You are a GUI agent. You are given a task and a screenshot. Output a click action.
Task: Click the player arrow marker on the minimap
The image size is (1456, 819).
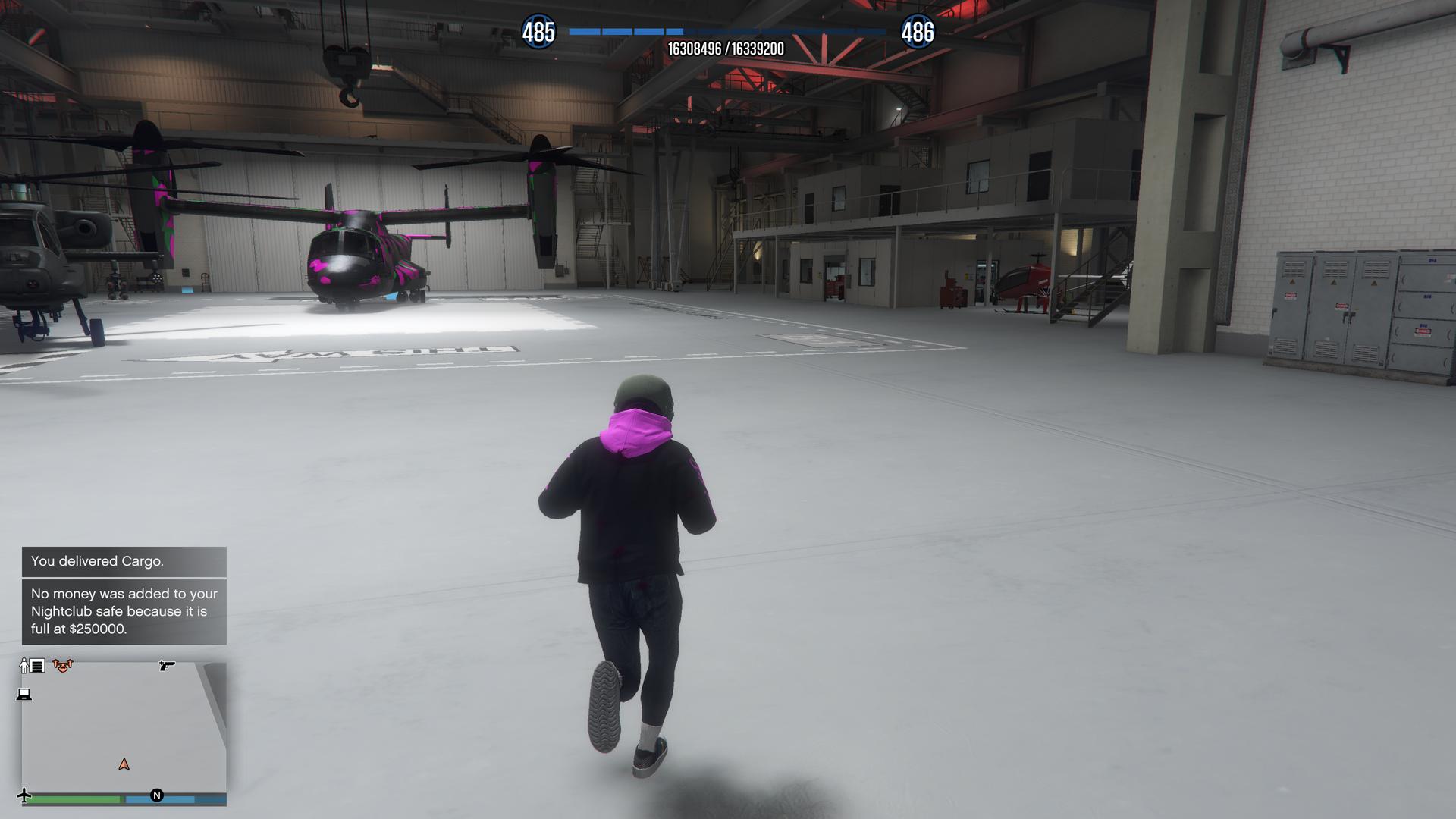point(124,765)
